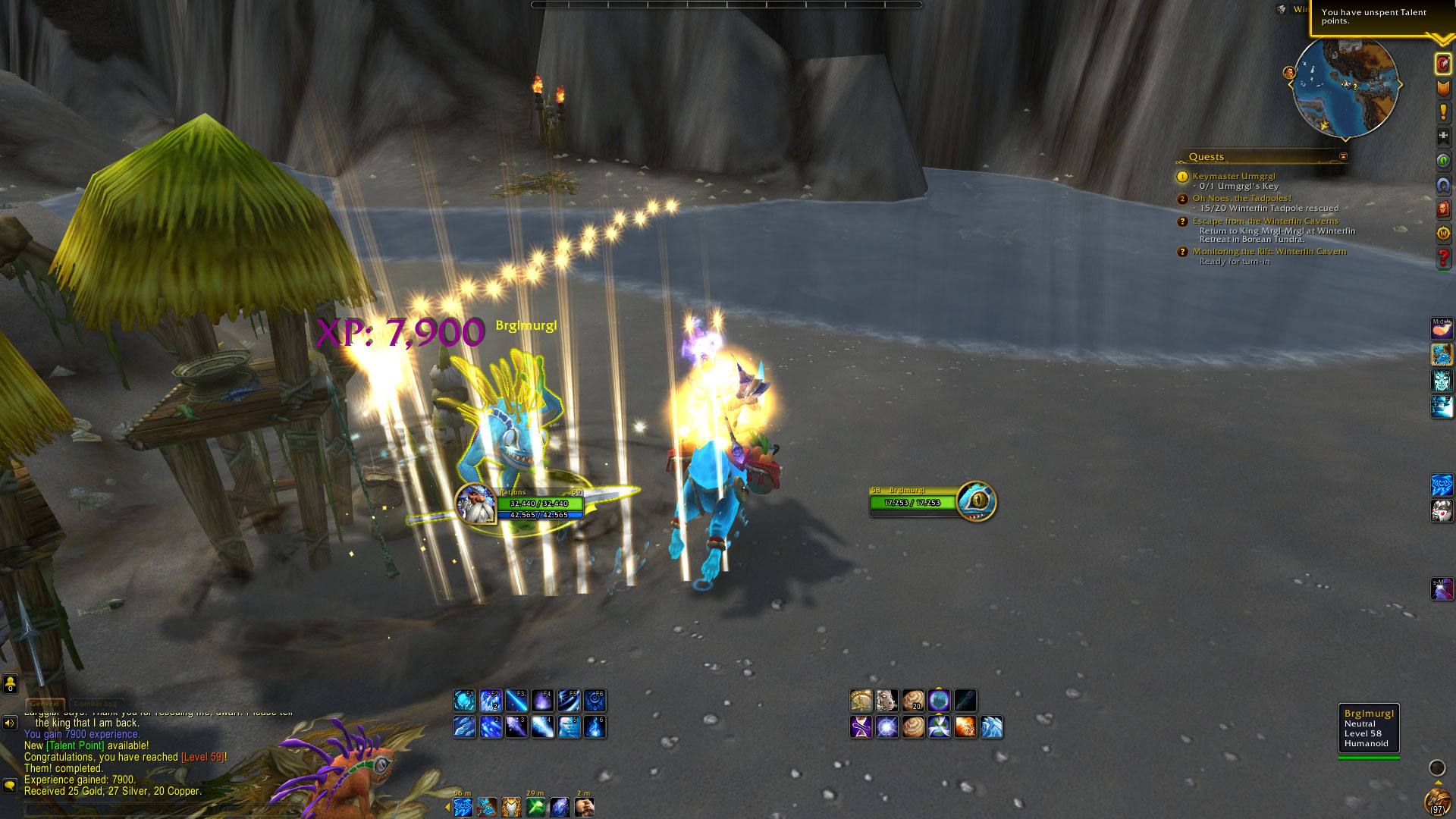The height and width of the screenshot is (819, 1456).
Task: Select the Keymaster Urmgrgl quest
Action: click(x=1233, y=176)
